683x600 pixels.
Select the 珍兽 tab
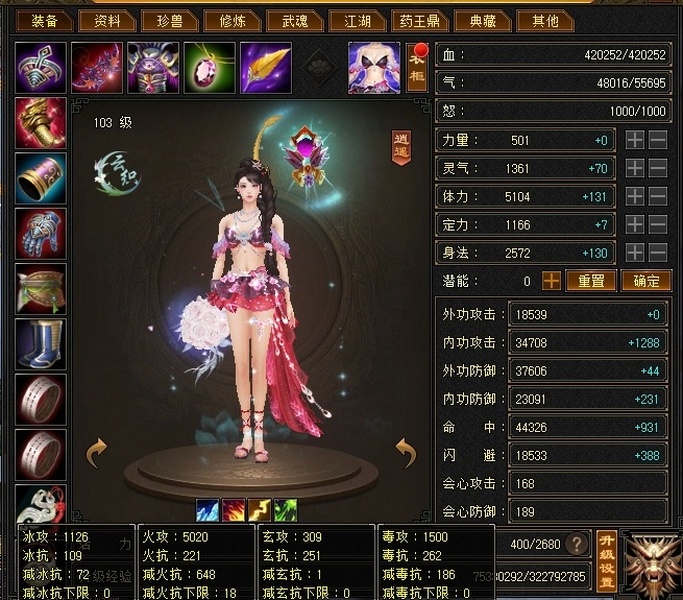tap(170, 20)
